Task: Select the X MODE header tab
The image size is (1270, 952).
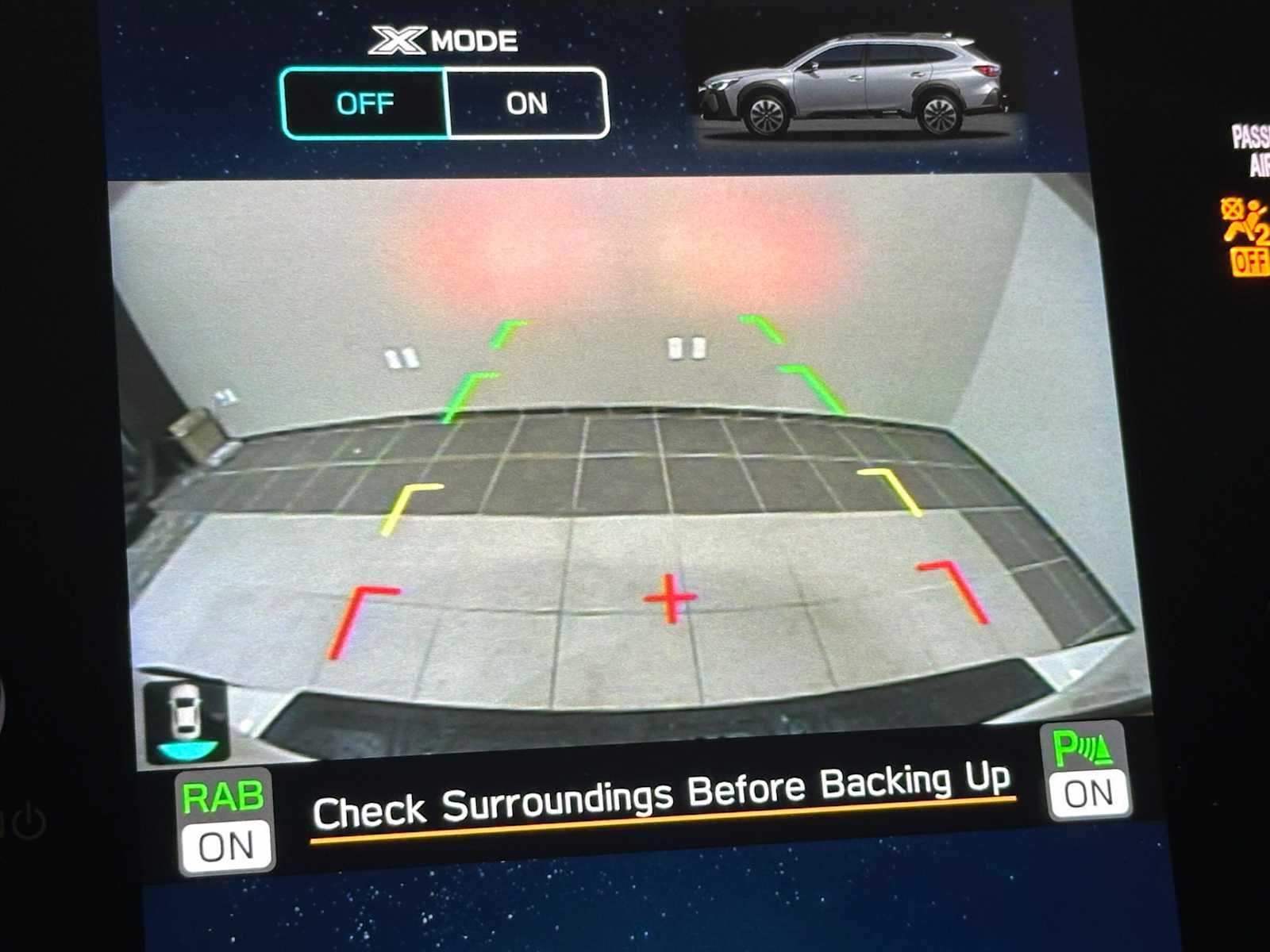Action: pos(444,39)
